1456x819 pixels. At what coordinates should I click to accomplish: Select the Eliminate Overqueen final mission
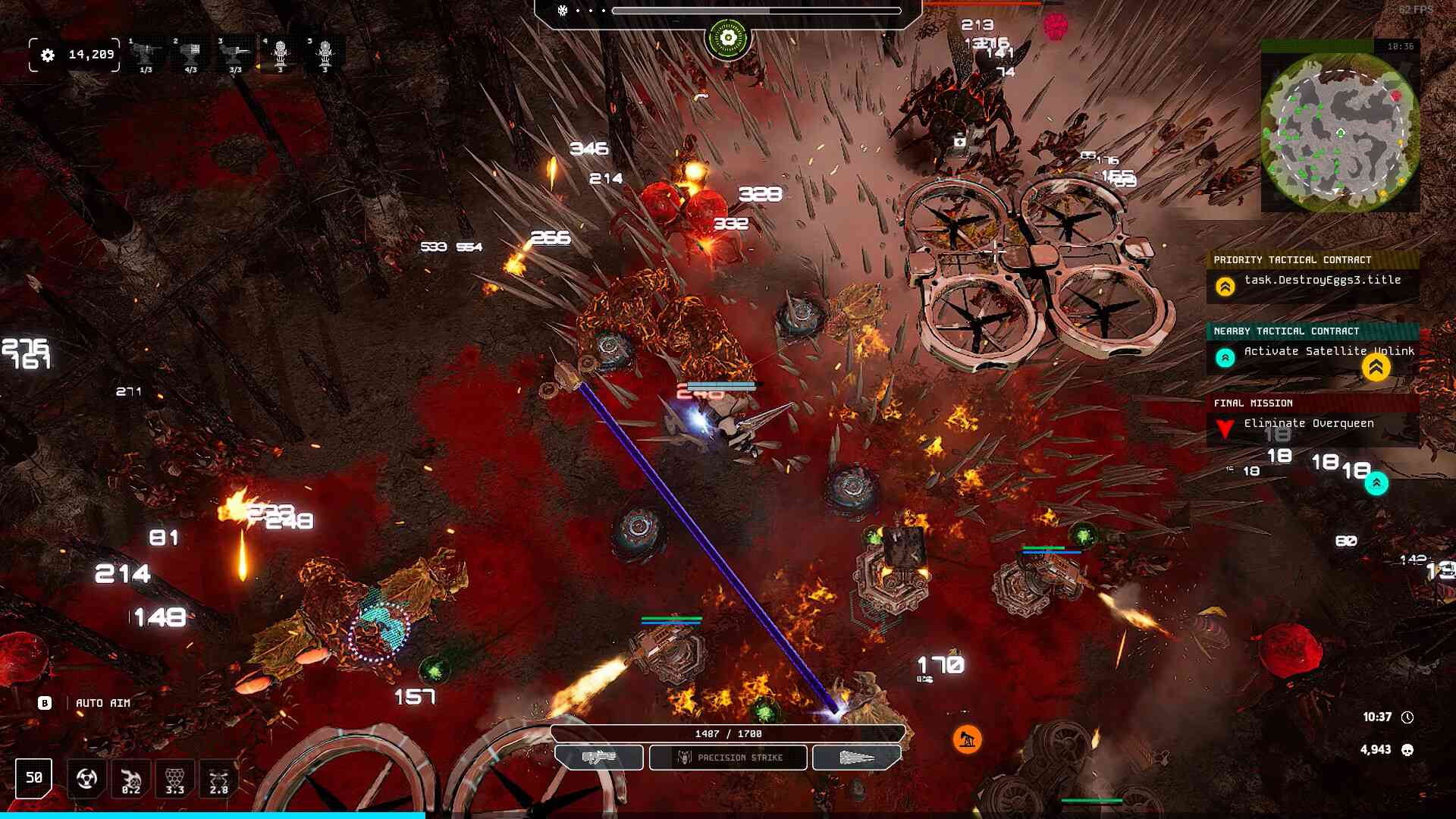click(1312, 423)
